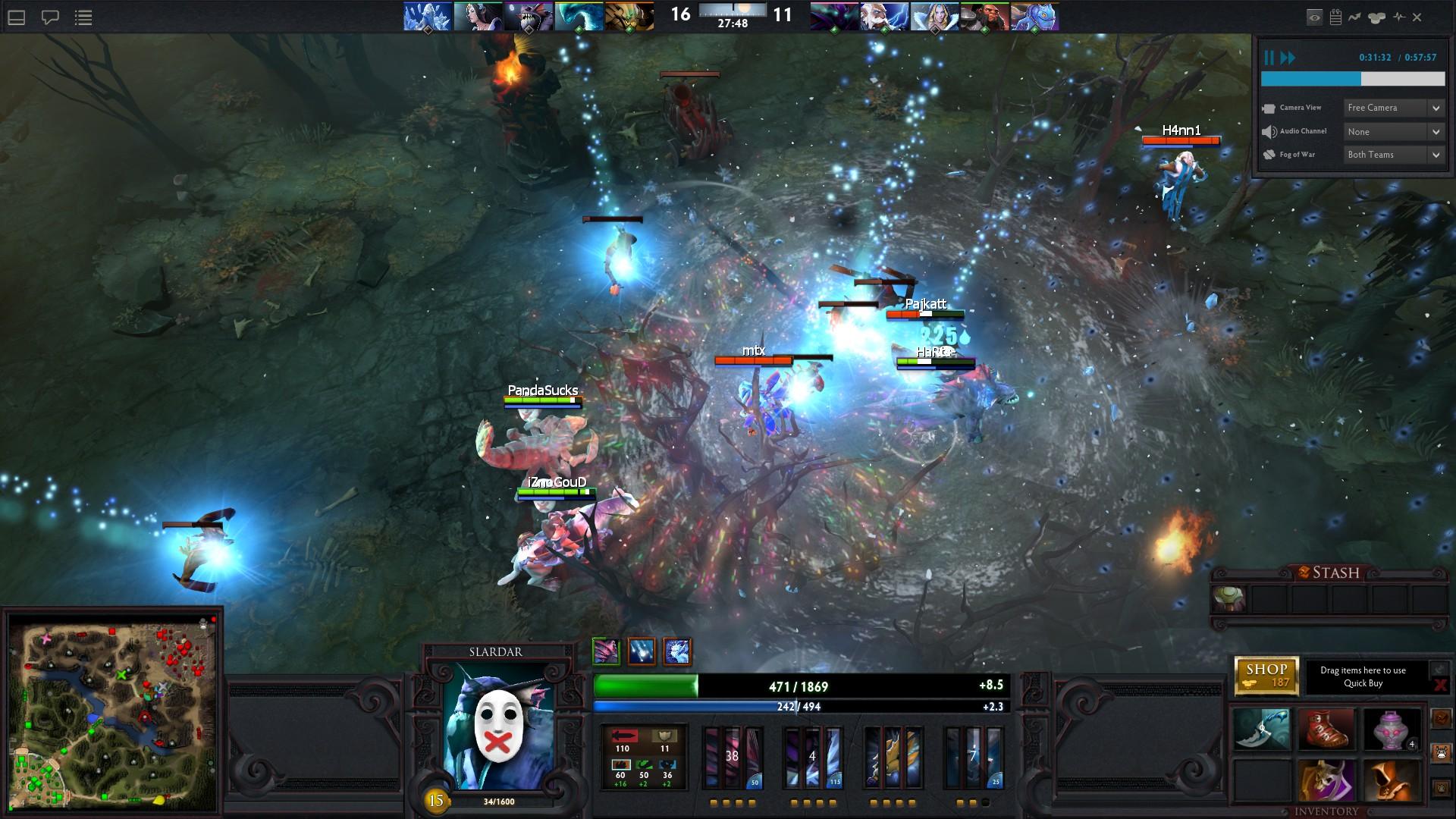Toggle the eye spectator view icon
The height and width of the screenshot is (819, 1456).
click(x=1314, y=17)
